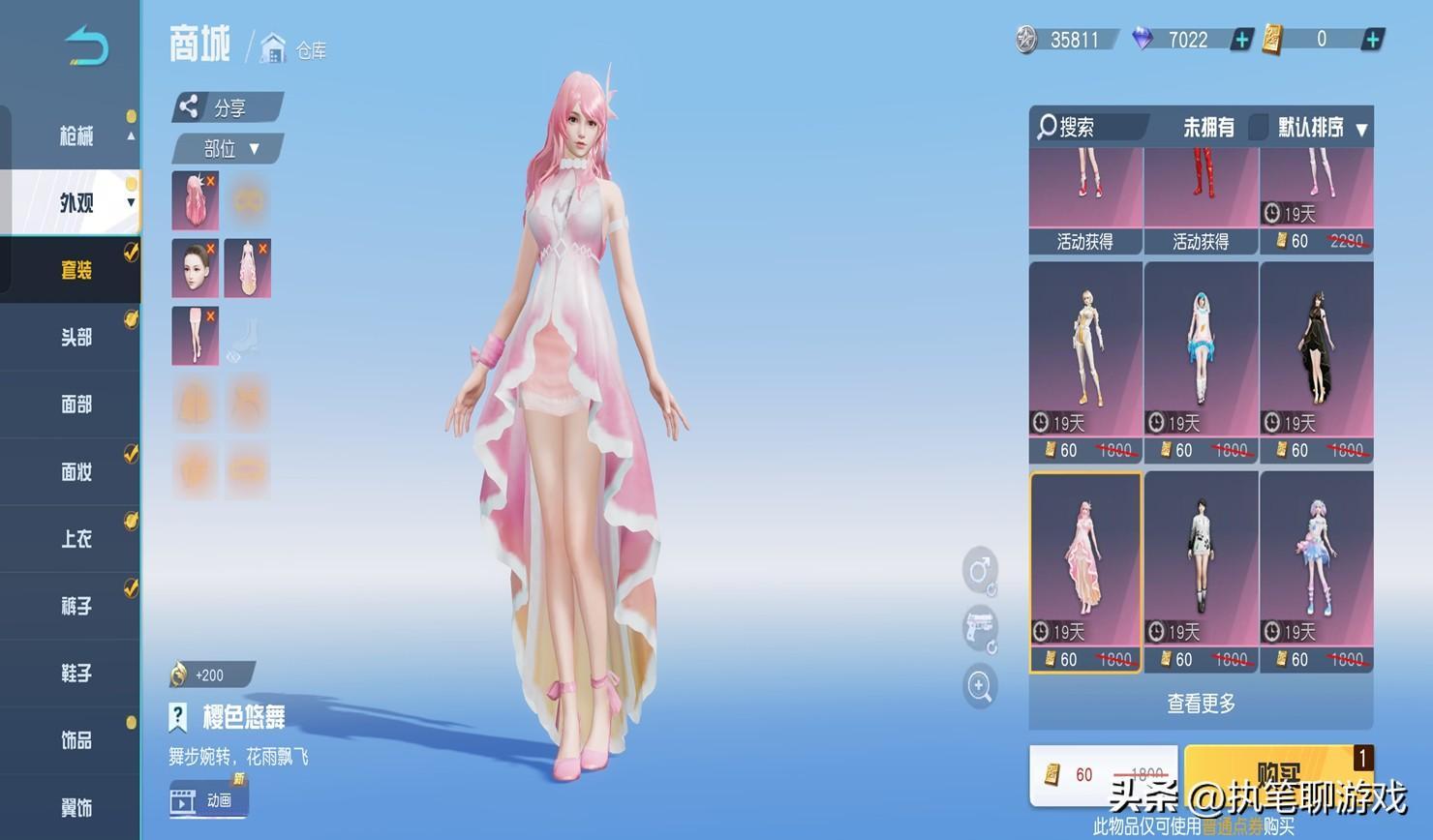
Task: Go back using the return arrow
Action: pyautogui.click(x=87, y=46)
